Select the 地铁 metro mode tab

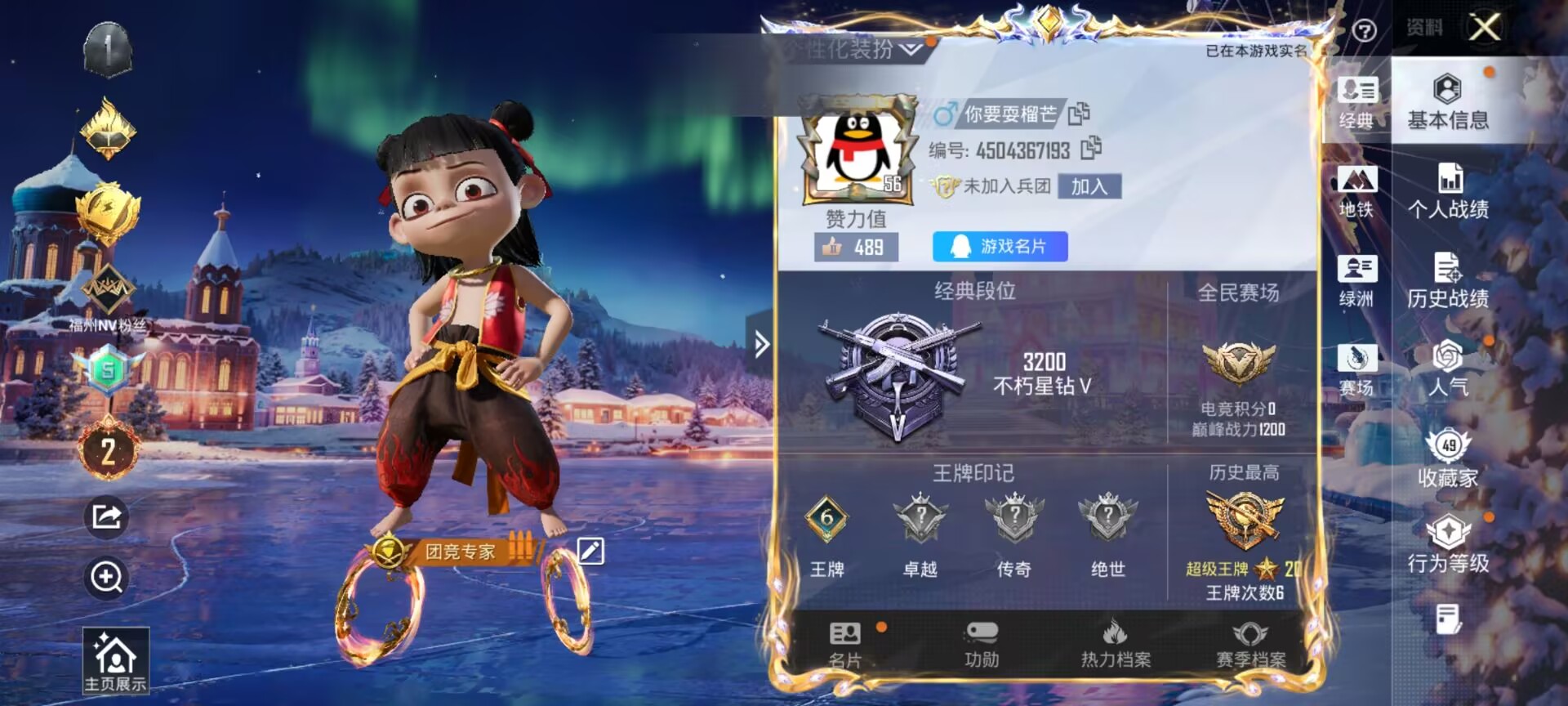pos(1356,191)
